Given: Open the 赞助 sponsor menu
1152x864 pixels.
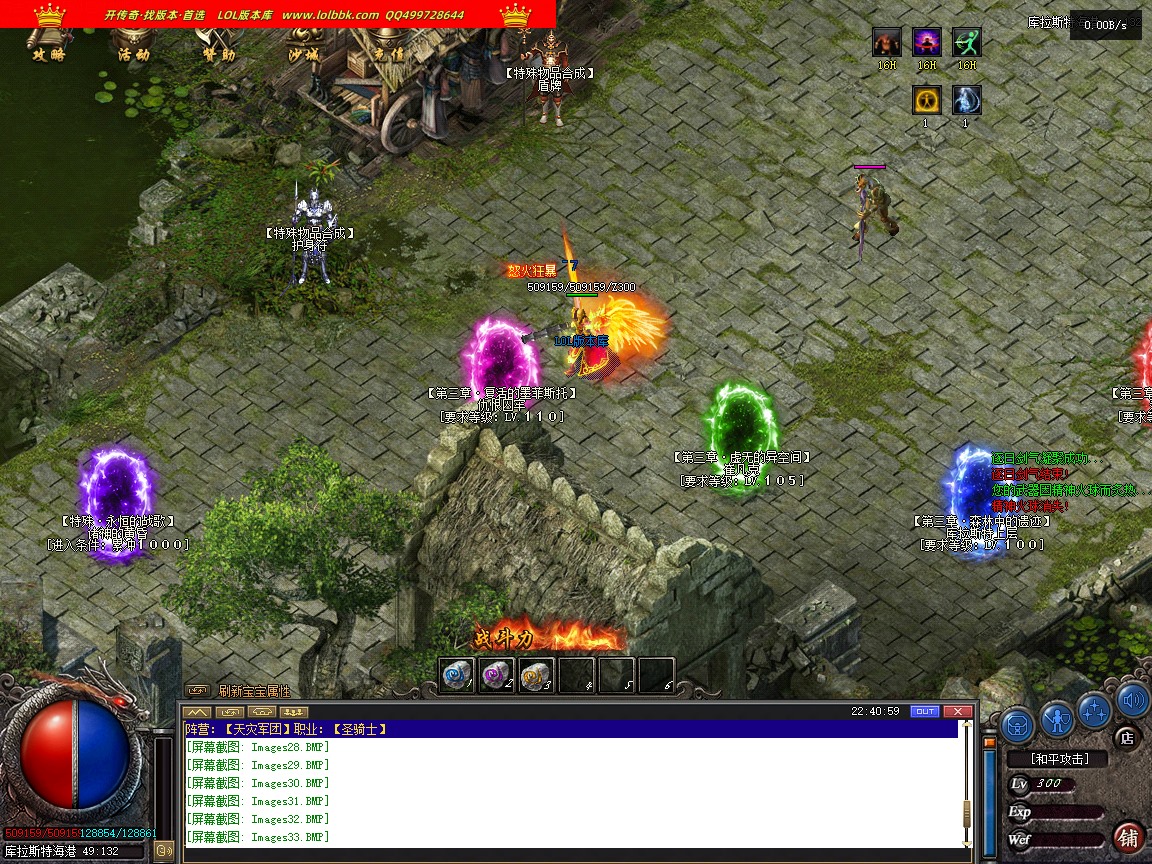Looking at the screenshot, I should pos(218,55).
